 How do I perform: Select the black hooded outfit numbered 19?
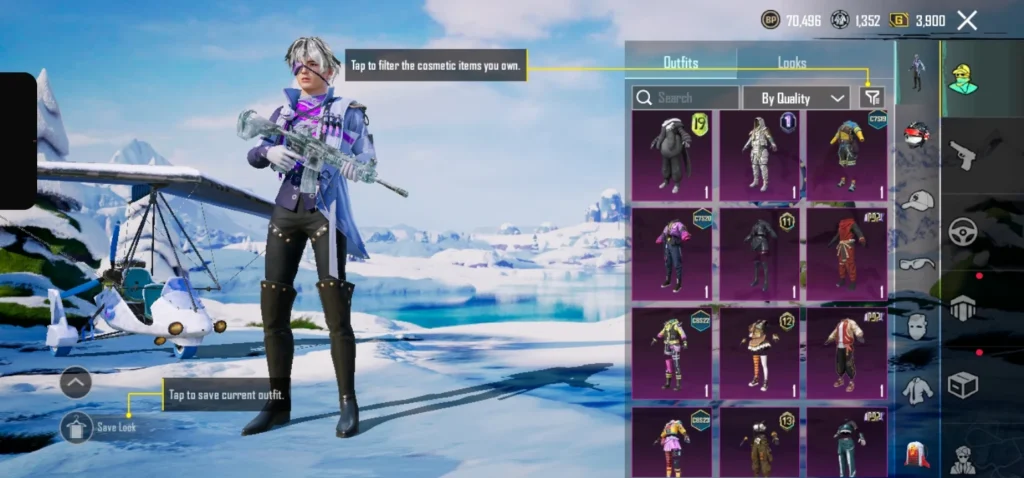(671, 155)
